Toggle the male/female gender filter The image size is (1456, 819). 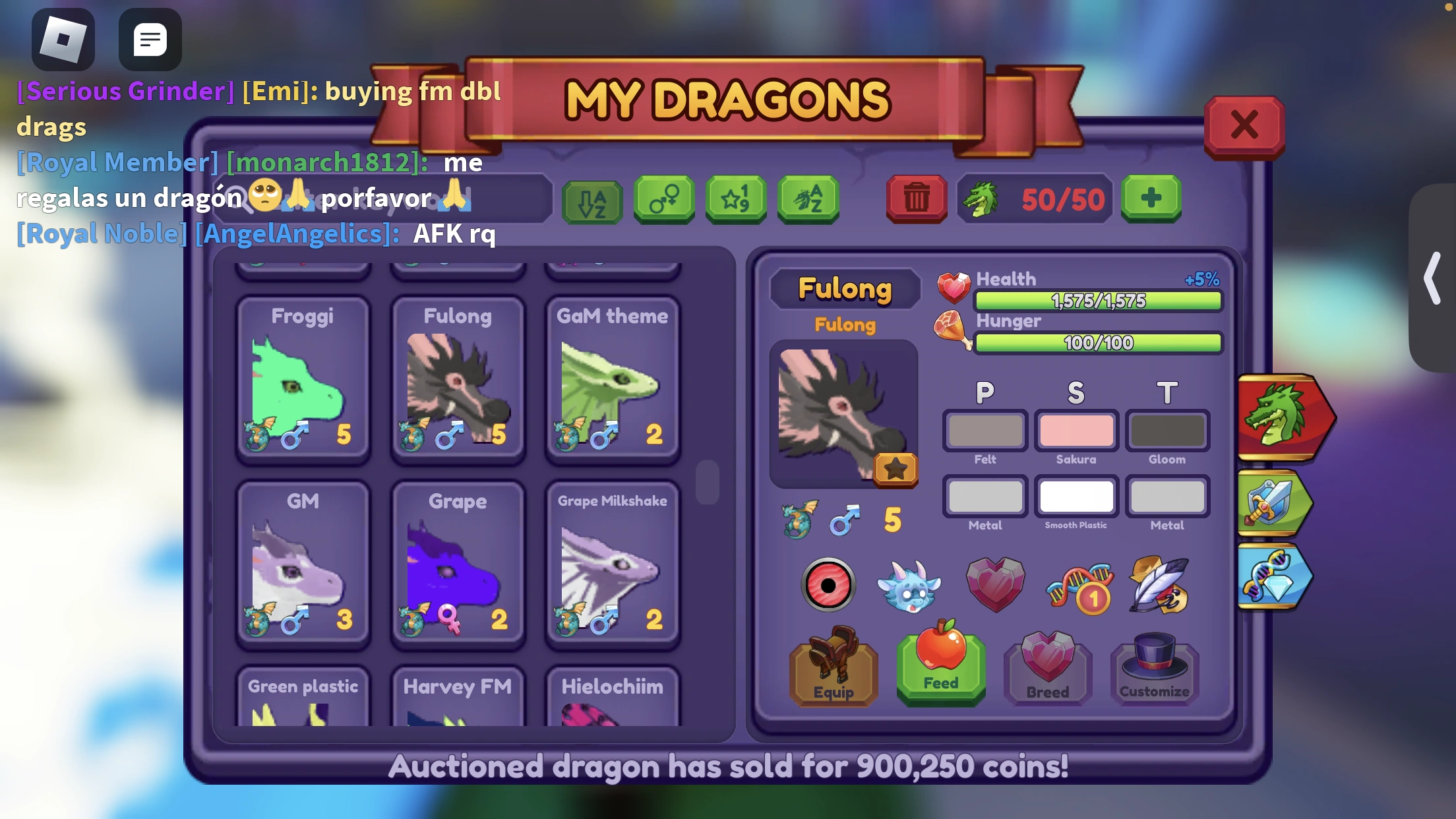(664, 199)
